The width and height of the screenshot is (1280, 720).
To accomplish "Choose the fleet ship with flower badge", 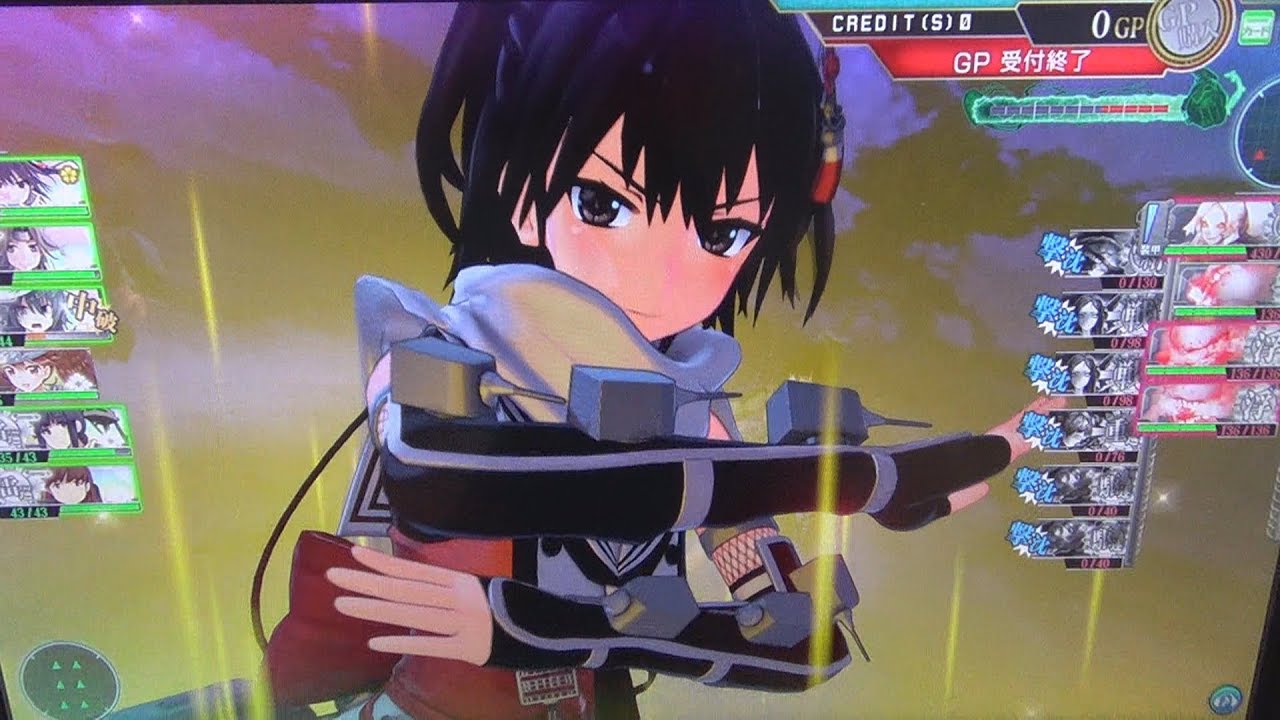I will [43, 184].
